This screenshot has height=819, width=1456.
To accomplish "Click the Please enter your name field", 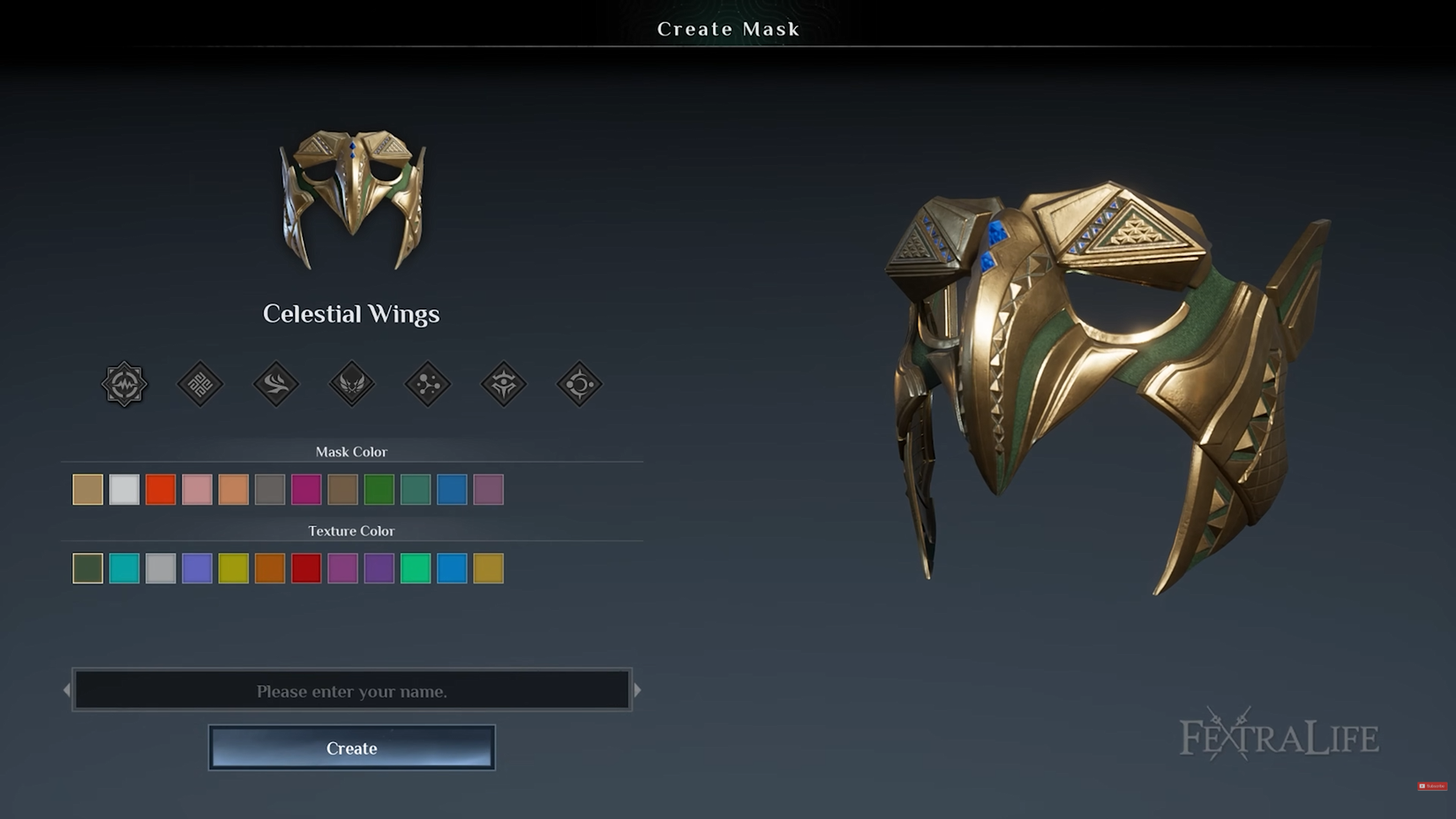I will click(x=351, y=691).
